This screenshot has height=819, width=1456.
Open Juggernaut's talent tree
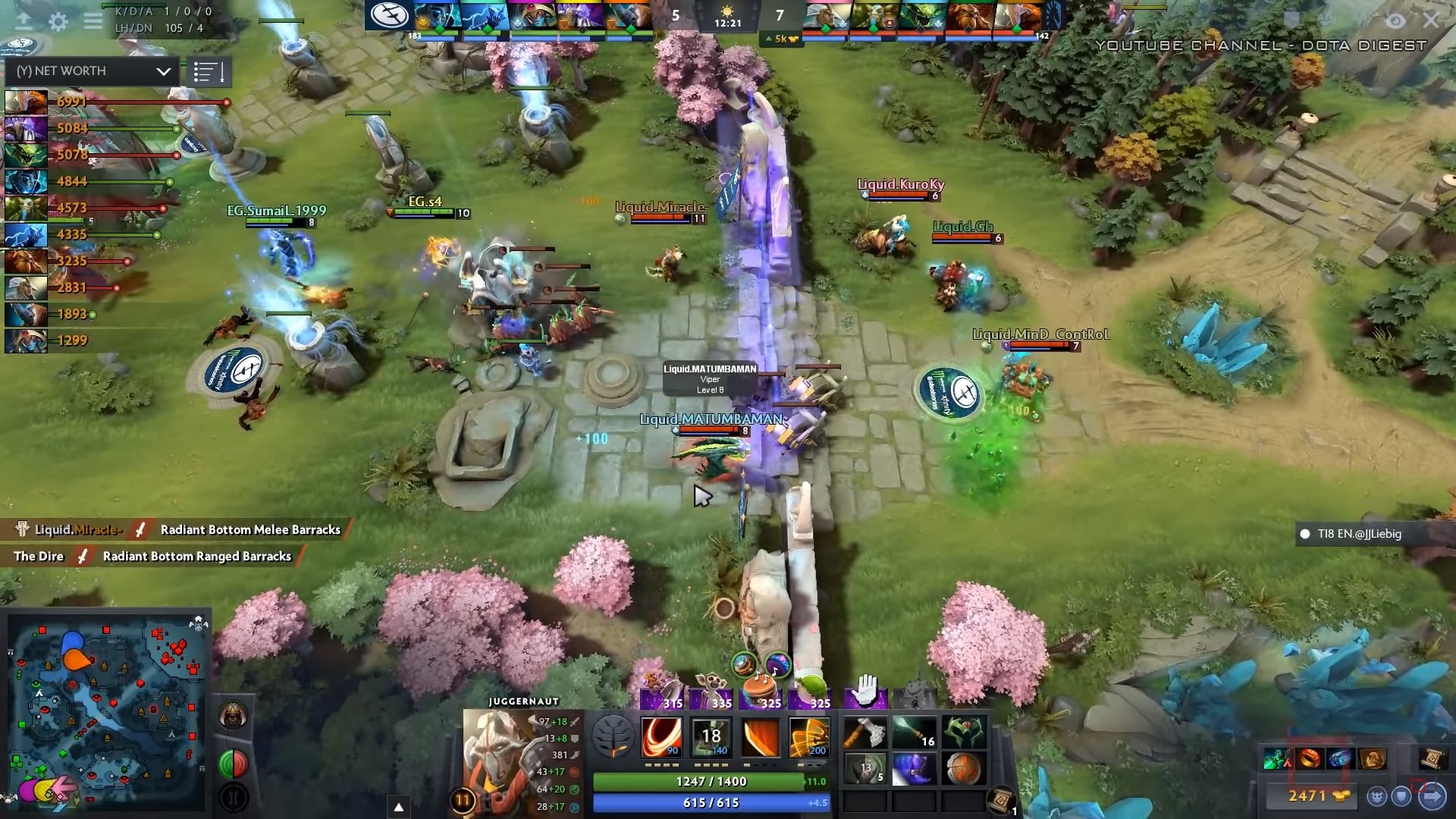point(612,737)
